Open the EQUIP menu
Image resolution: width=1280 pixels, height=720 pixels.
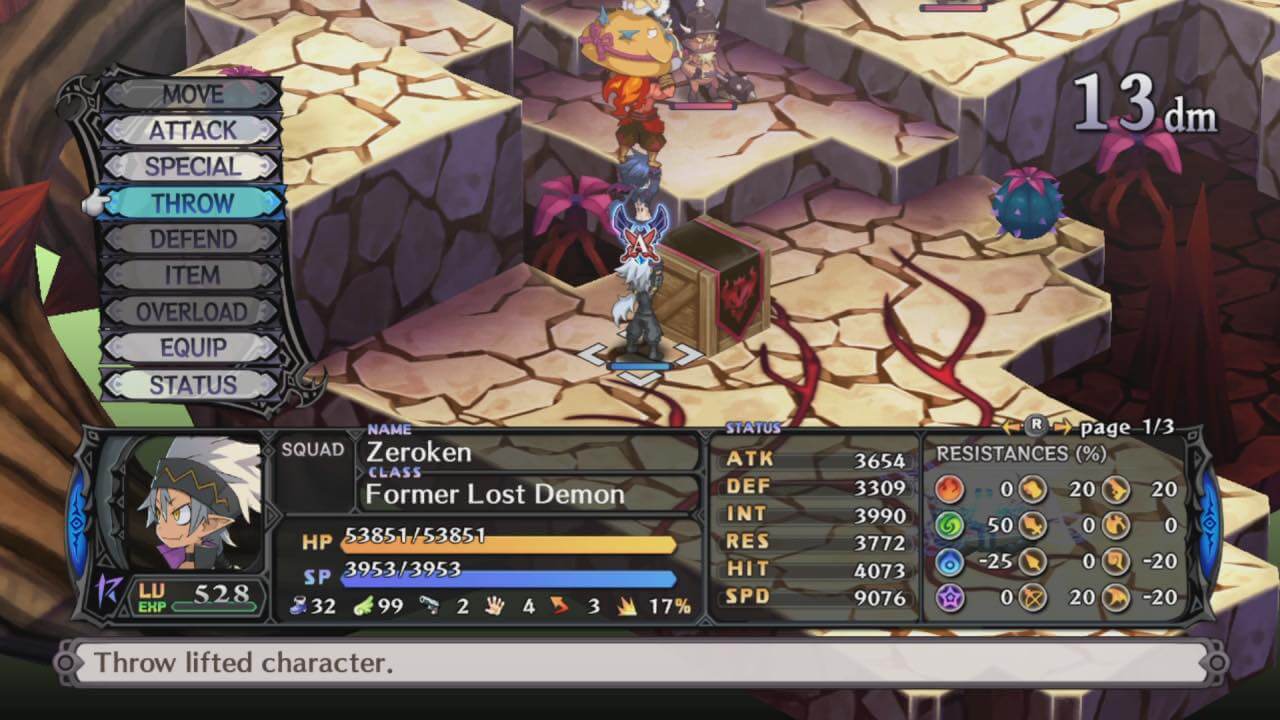pyautogui.click(x=192, y=348)
